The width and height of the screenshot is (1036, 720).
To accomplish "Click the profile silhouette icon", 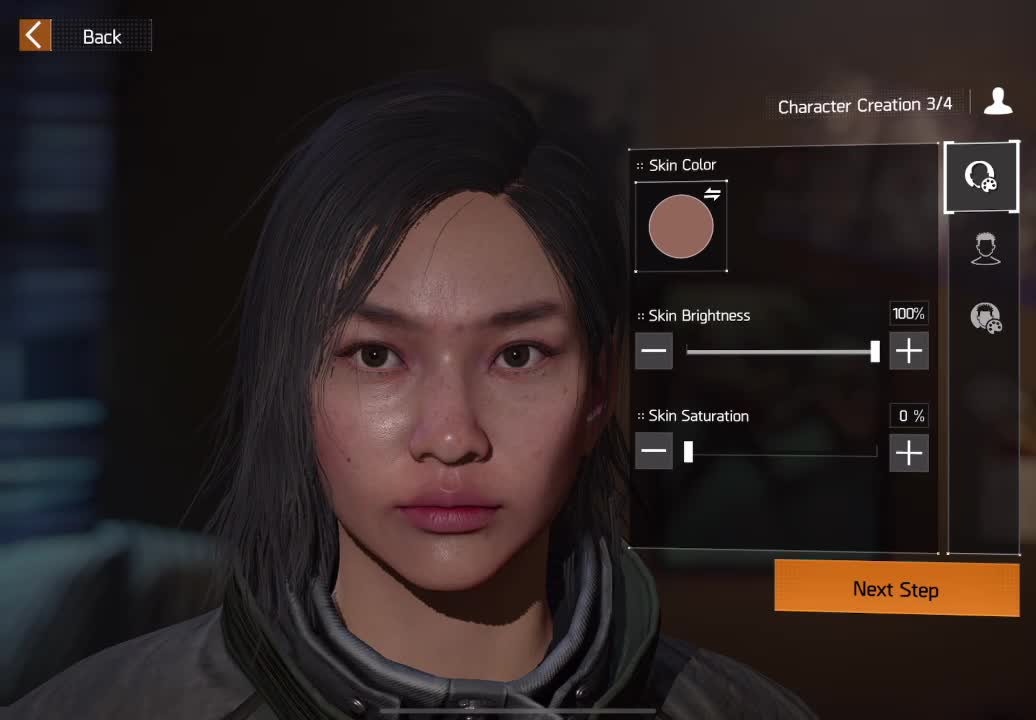I will 997,102.
